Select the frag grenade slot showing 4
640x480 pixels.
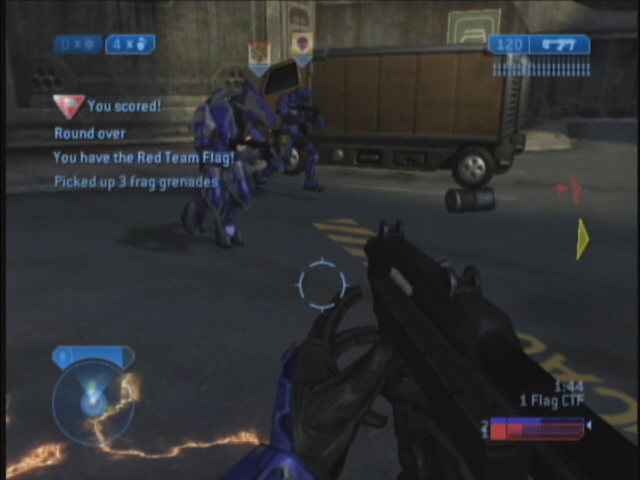(130, 44)
